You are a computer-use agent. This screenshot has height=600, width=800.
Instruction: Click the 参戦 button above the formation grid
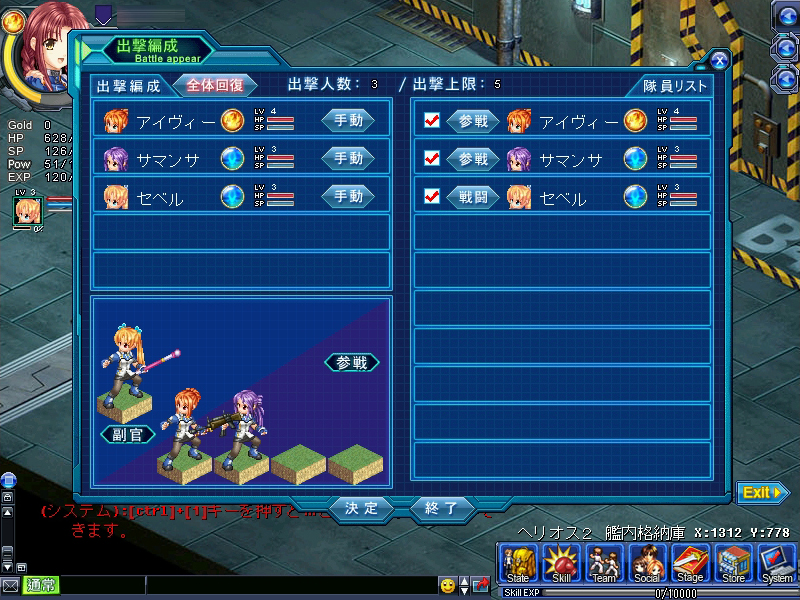352,362
